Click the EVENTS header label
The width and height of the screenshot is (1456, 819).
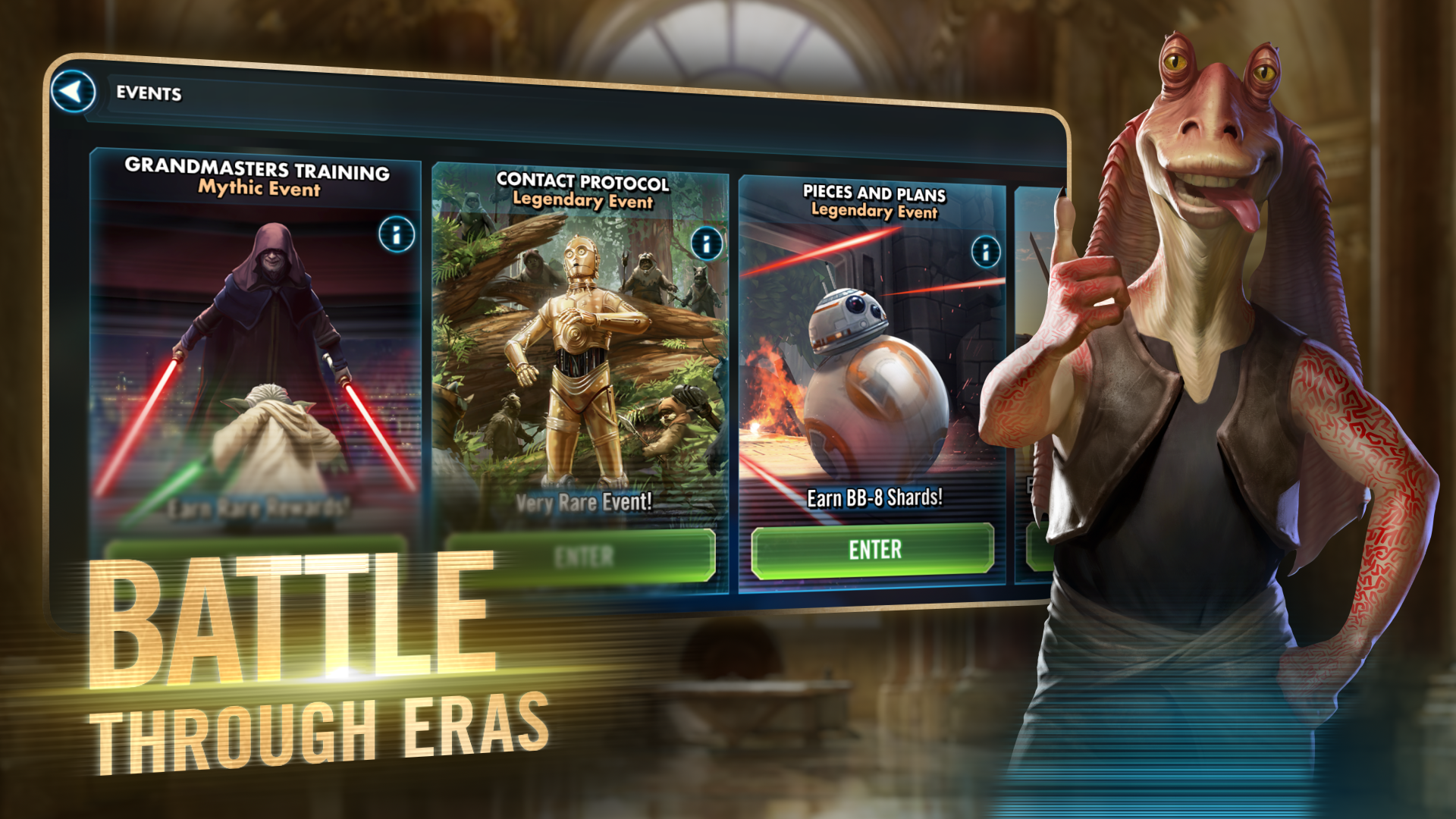pos(149,95)
